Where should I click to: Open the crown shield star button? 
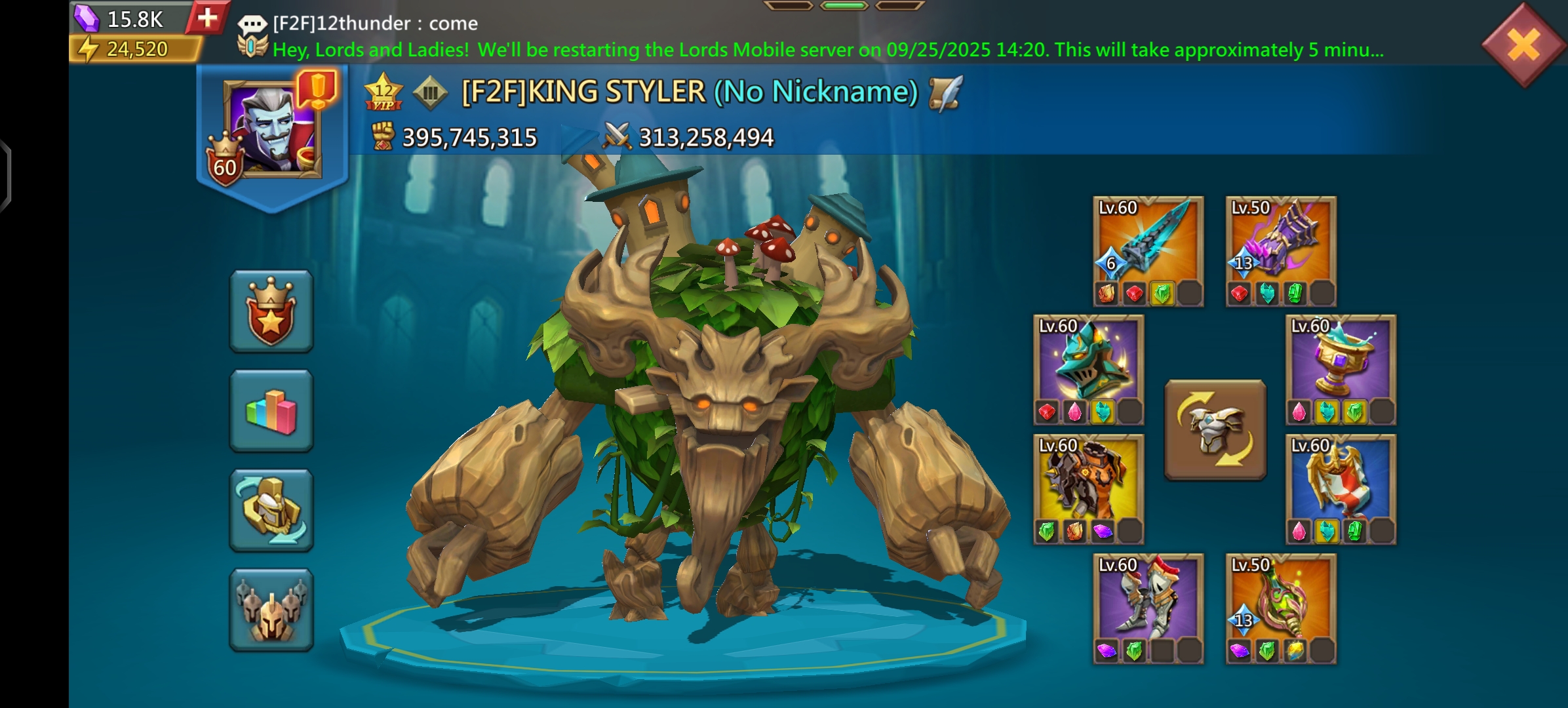click(x=271, y=311)
